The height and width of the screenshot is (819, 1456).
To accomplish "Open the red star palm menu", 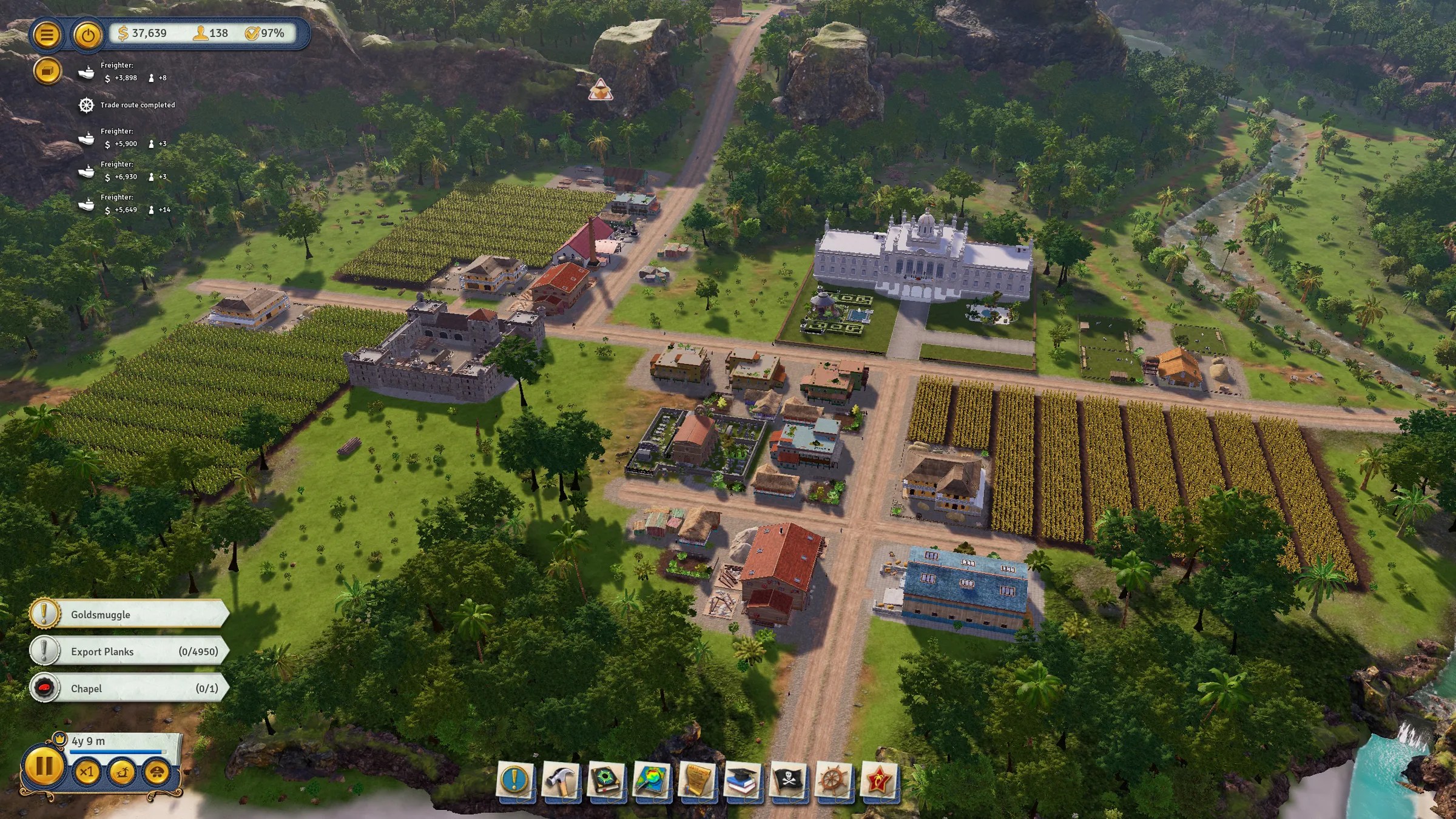I will 878,779.
